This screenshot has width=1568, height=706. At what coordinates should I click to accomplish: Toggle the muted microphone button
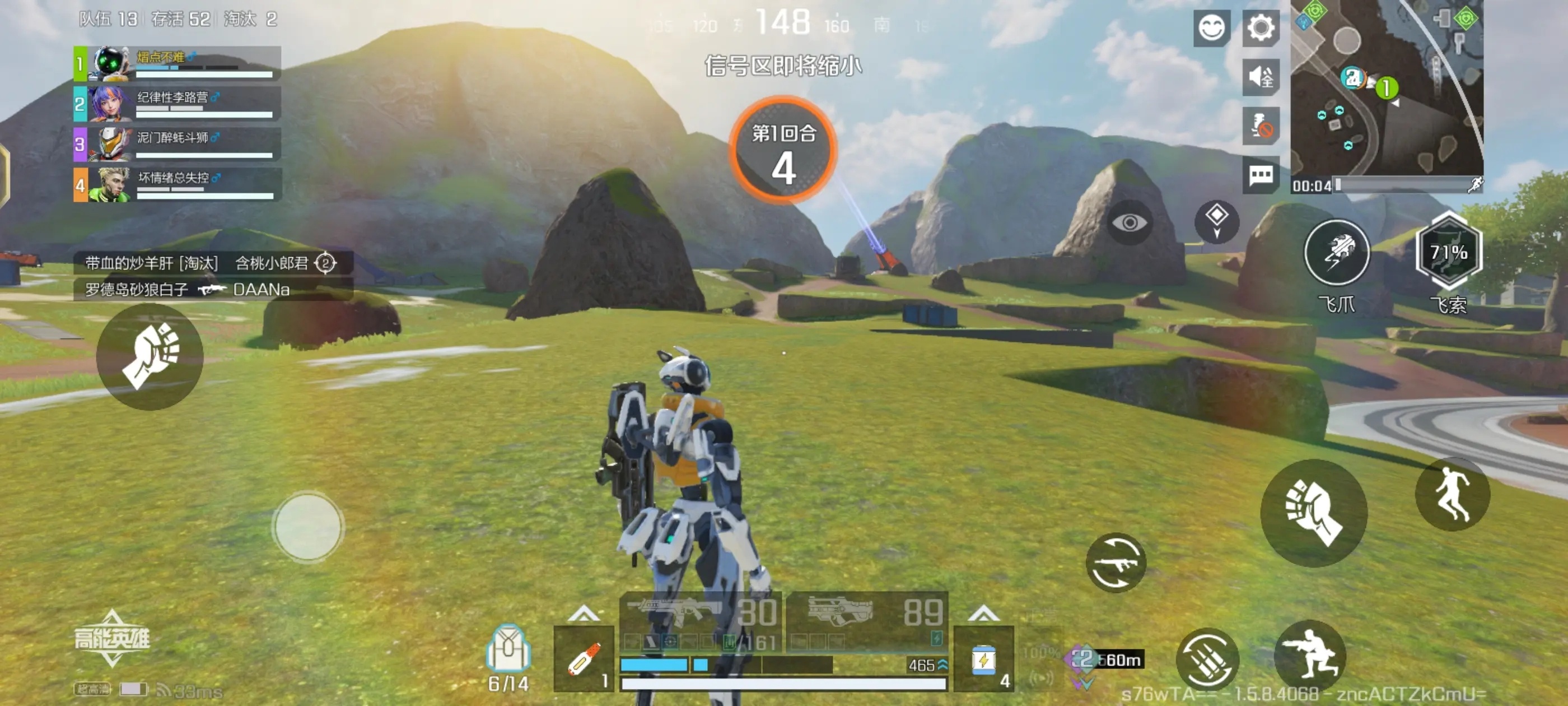pyautogui.click(x=1260, y=126)
